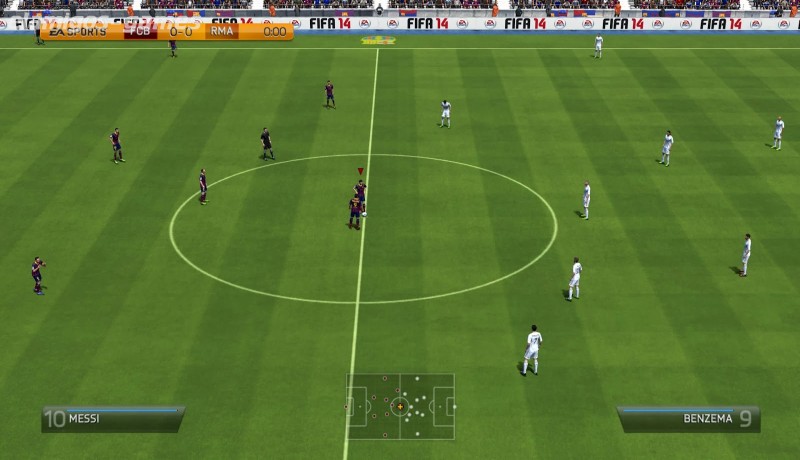Select the Messi player name panel
Viewport: 800px width, 460px height.
(112, 418)
